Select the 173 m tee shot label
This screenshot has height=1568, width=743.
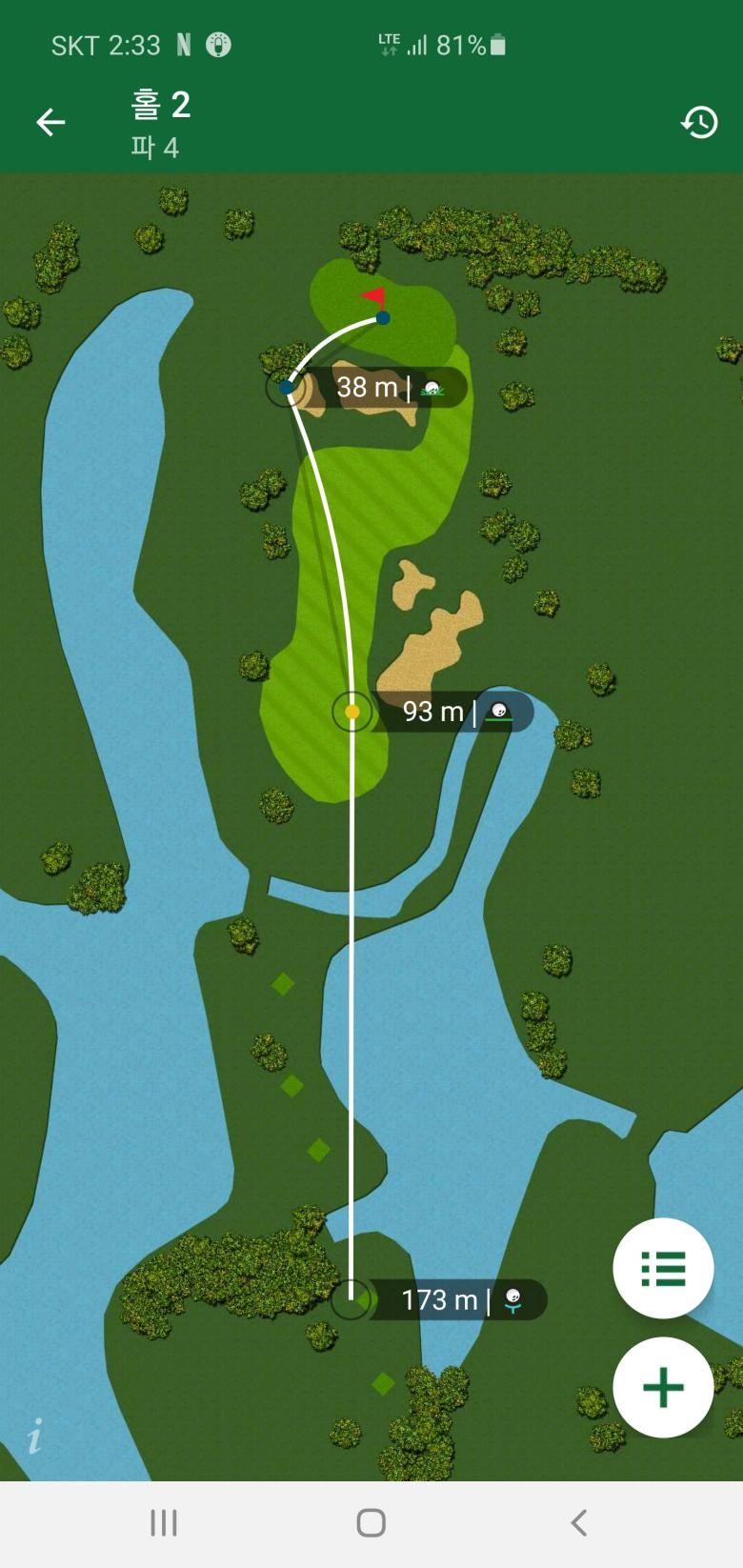(x=457, y=1299)
